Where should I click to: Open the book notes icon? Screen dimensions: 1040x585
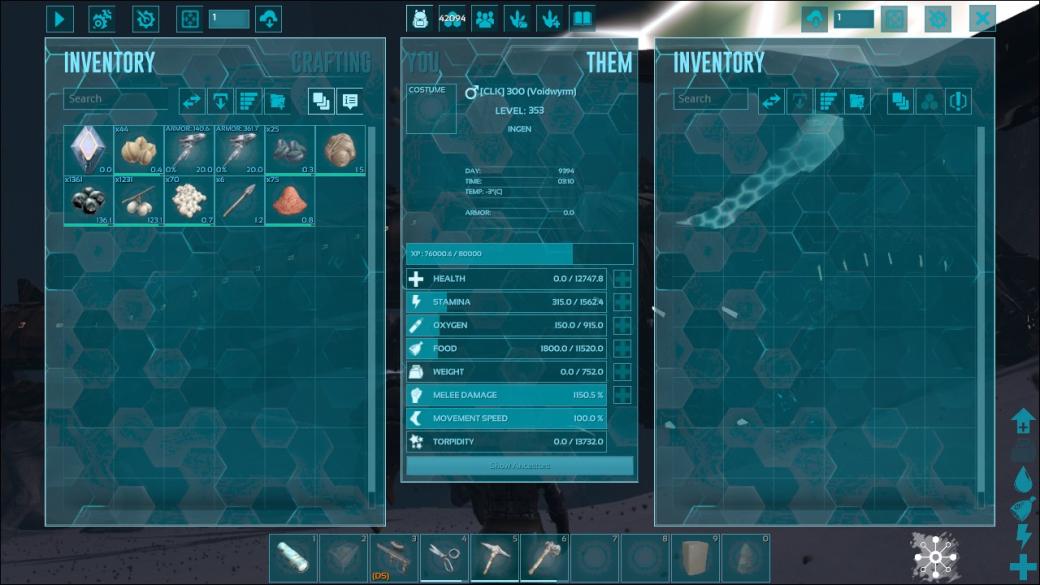[x=581, y=19]
